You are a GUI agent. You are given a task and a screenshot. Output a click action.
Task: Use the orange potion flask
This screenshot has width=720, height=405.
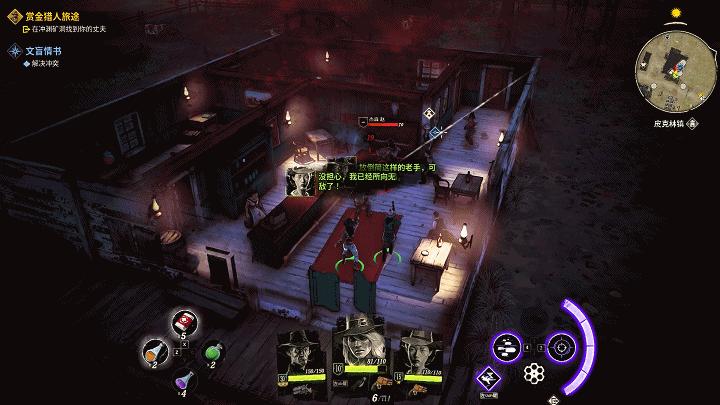[x=152, y=349]
